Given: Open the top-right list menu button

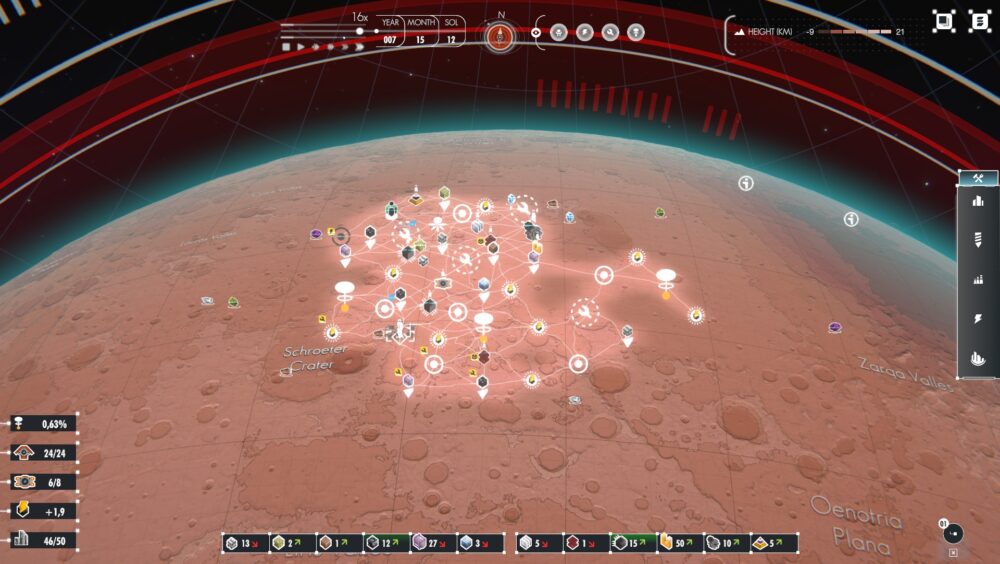Looking at the screenshot, I should point(978,21).
